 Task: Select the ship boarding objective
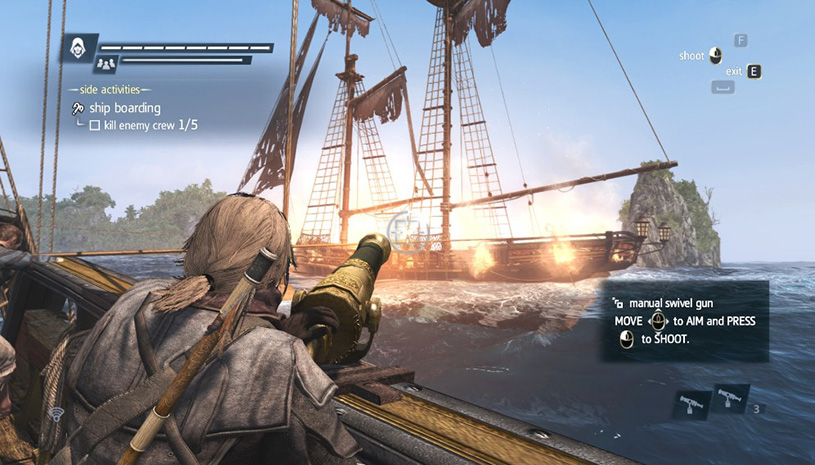124,108
